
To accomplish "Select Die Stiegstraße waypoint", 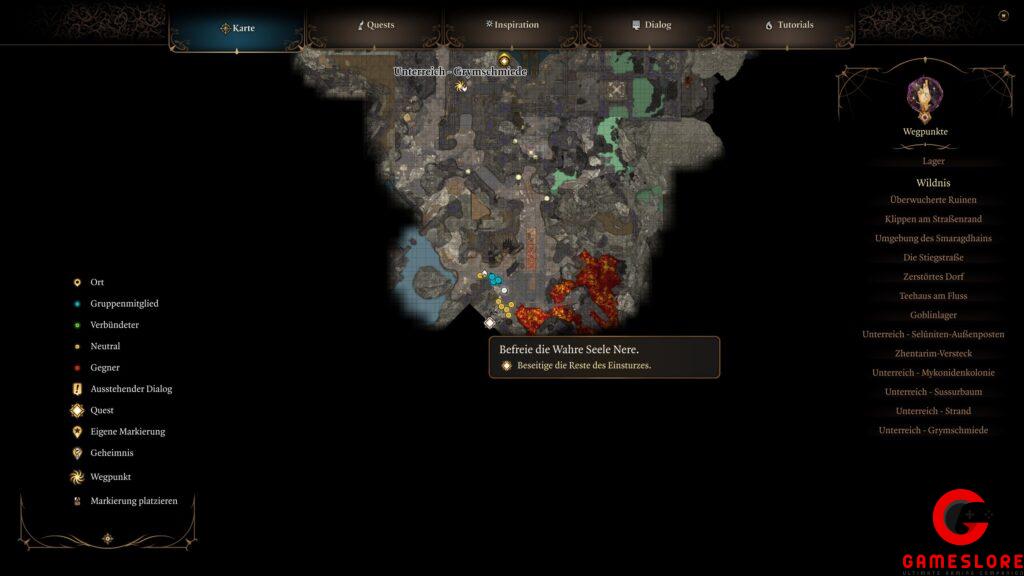I will pyautogui.click(x=933, y=258).
